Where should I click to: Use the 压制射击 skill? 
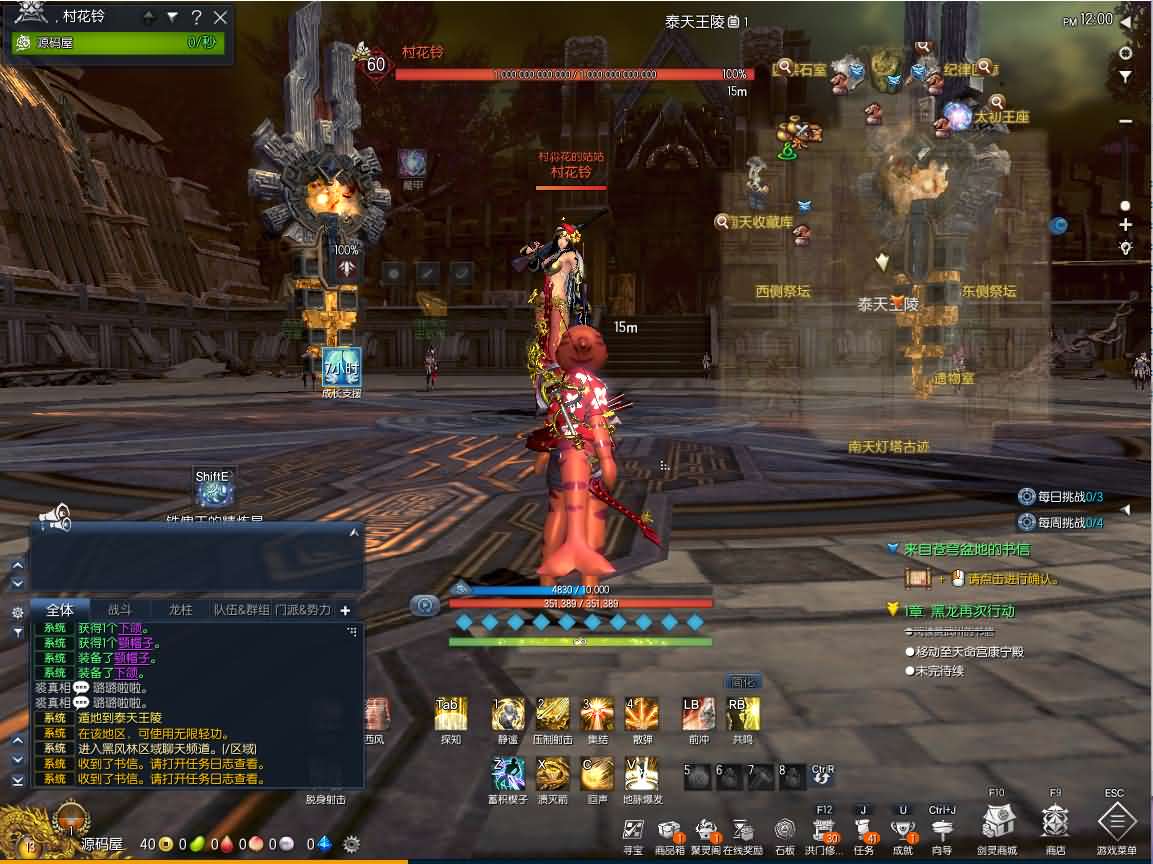click(552, 714)
